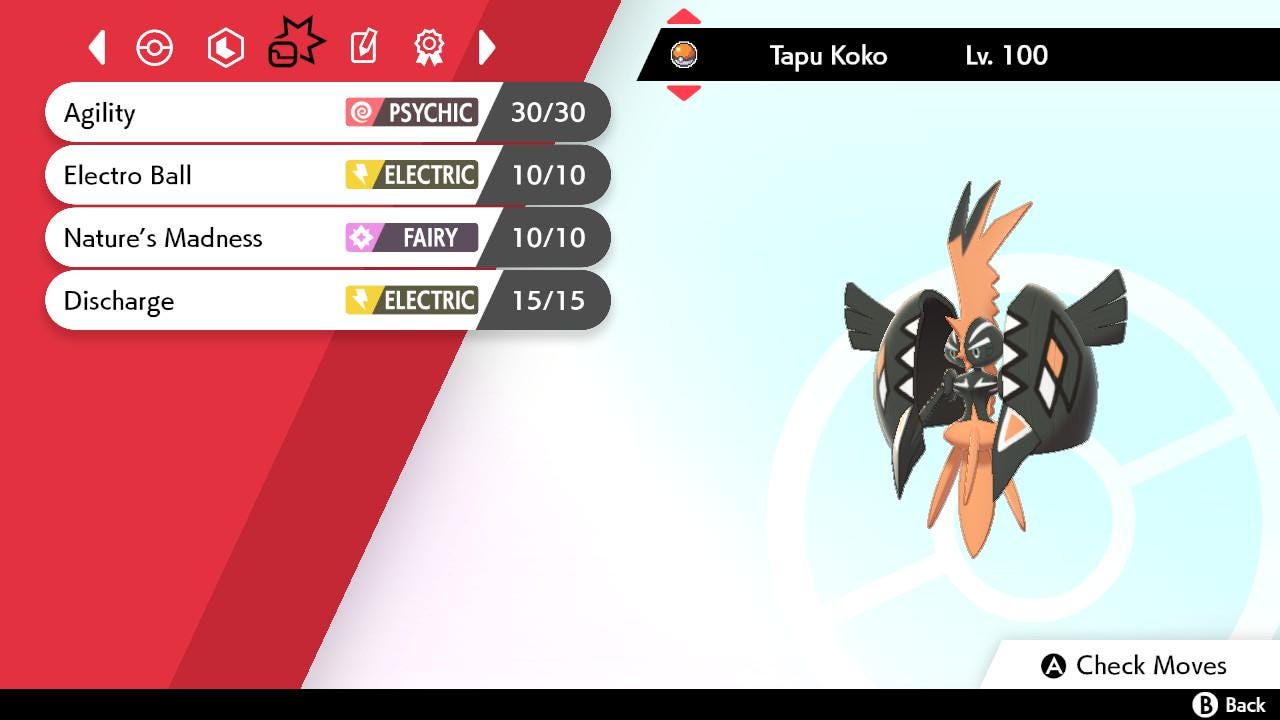Image resolution: width=1280 pixels, height=720 pixels.
Task: Switch to the trainer memo notes tab
Action: point(363,47)
